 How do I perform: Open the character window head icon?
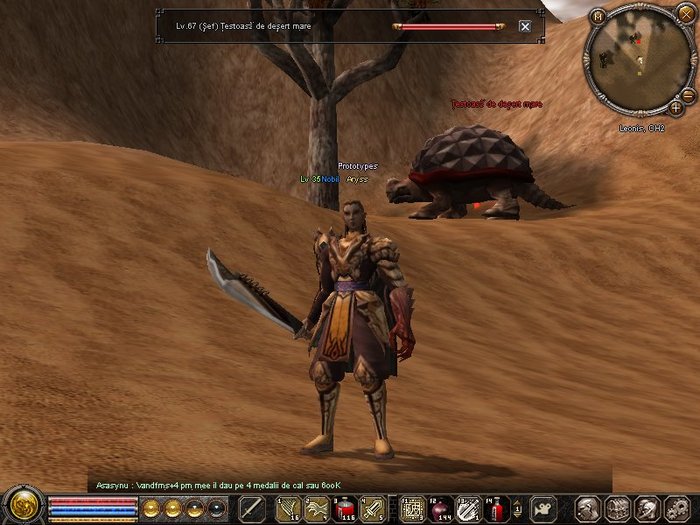coord(589,507)
